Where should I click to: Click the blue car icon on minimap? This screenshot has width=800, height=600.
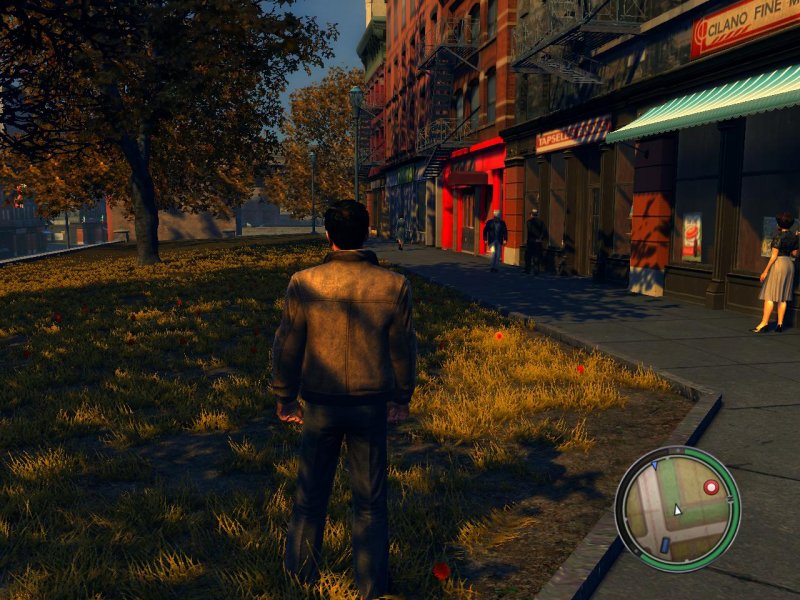click(664, 545)
